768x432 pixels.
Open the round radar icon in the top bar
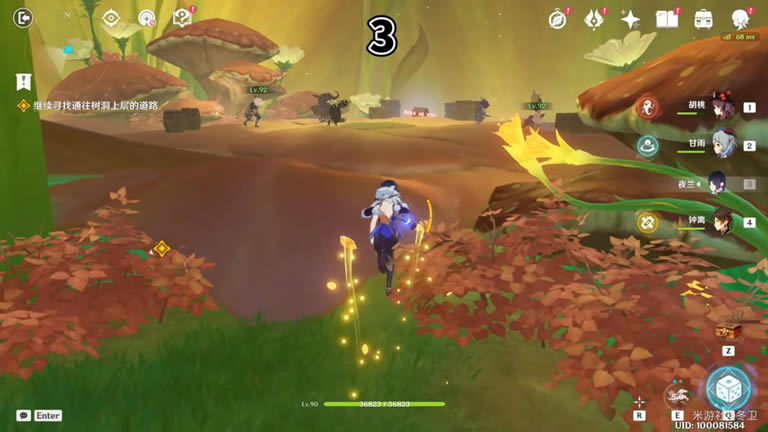click(147, 18)
